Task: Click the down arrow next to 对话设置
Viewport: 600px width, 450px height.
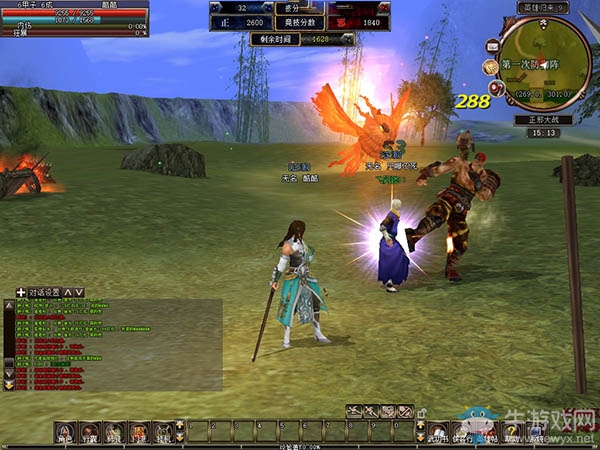Action: tap(79, 293)
